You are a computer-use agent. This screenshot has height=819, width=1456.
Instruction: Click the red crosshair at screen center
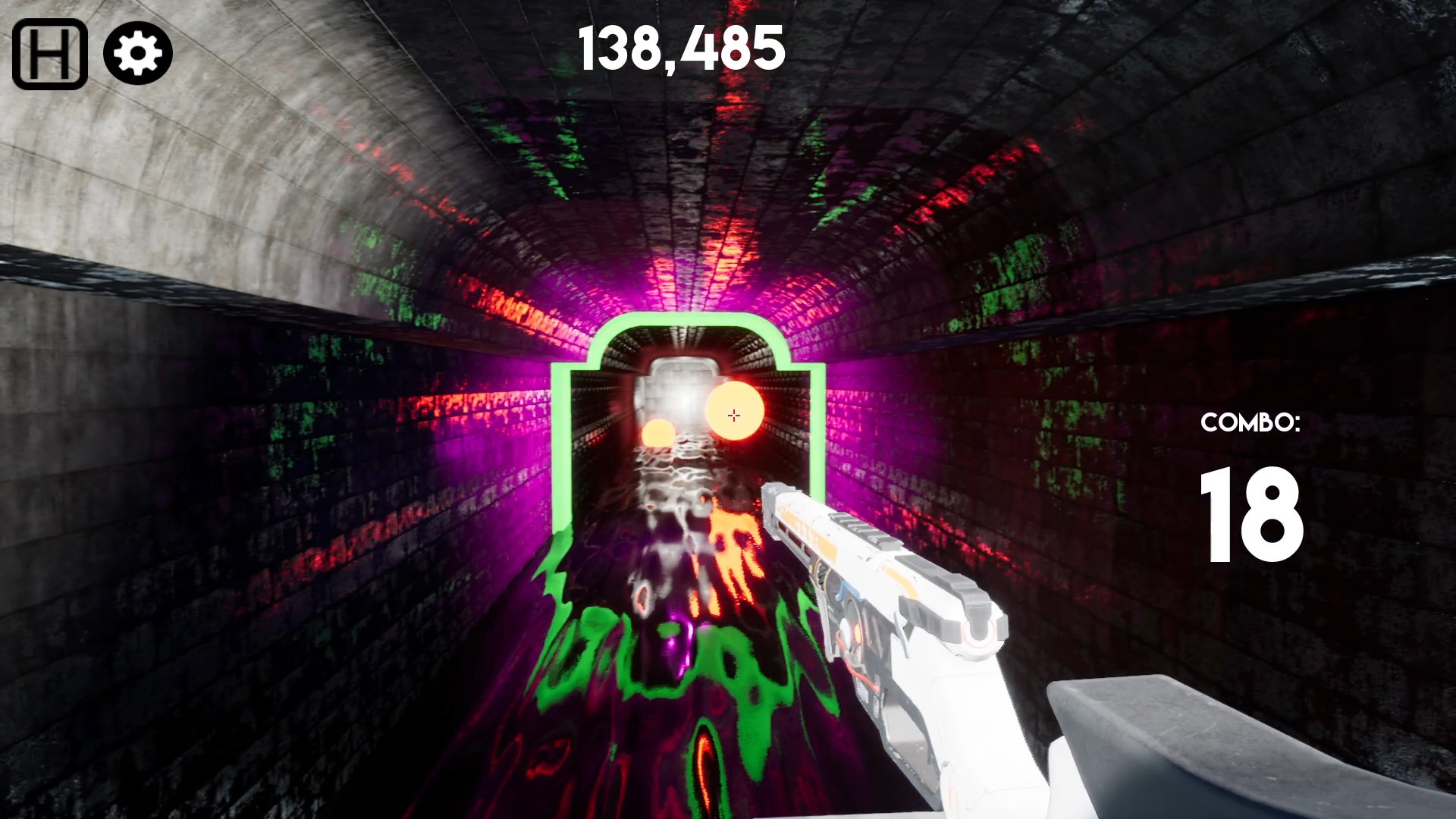(x=733, y=414)
